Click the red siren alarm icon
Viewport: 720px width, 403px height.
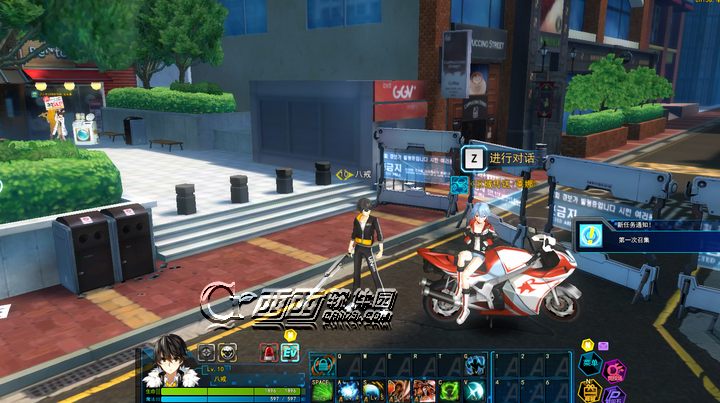268,352
